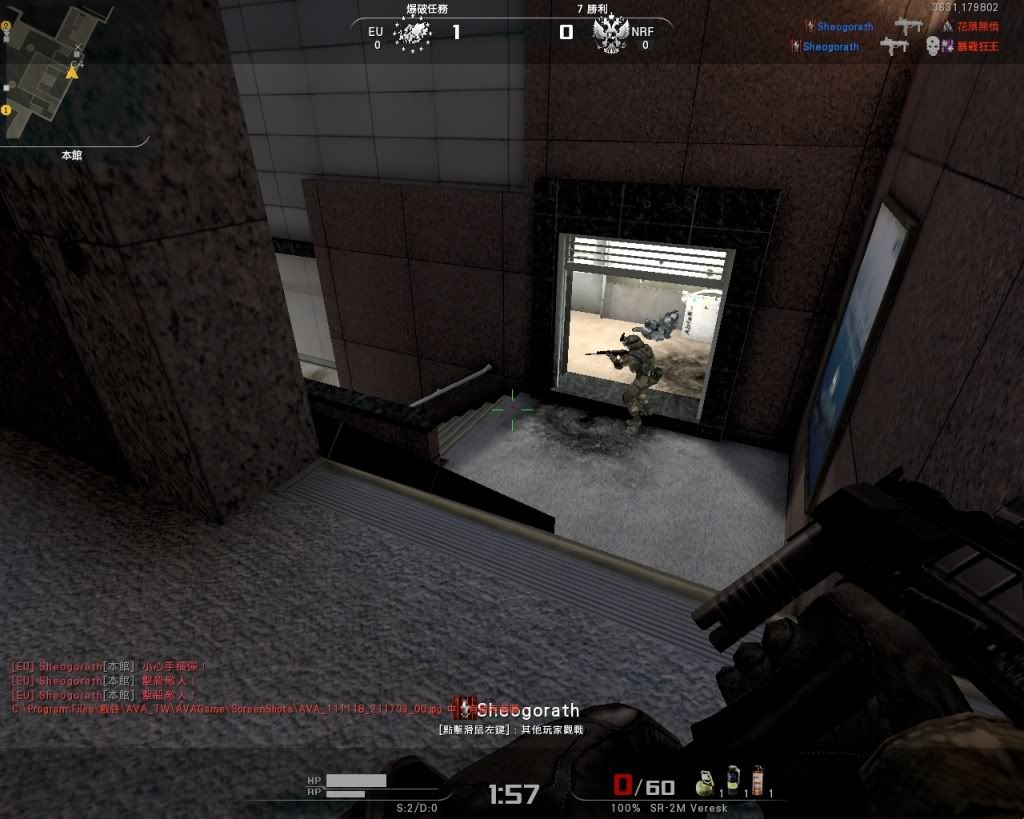Viewport: 1024px width, 819px height.
Task: Click the spectated player name Sheogorath
Action: [528, 711]
